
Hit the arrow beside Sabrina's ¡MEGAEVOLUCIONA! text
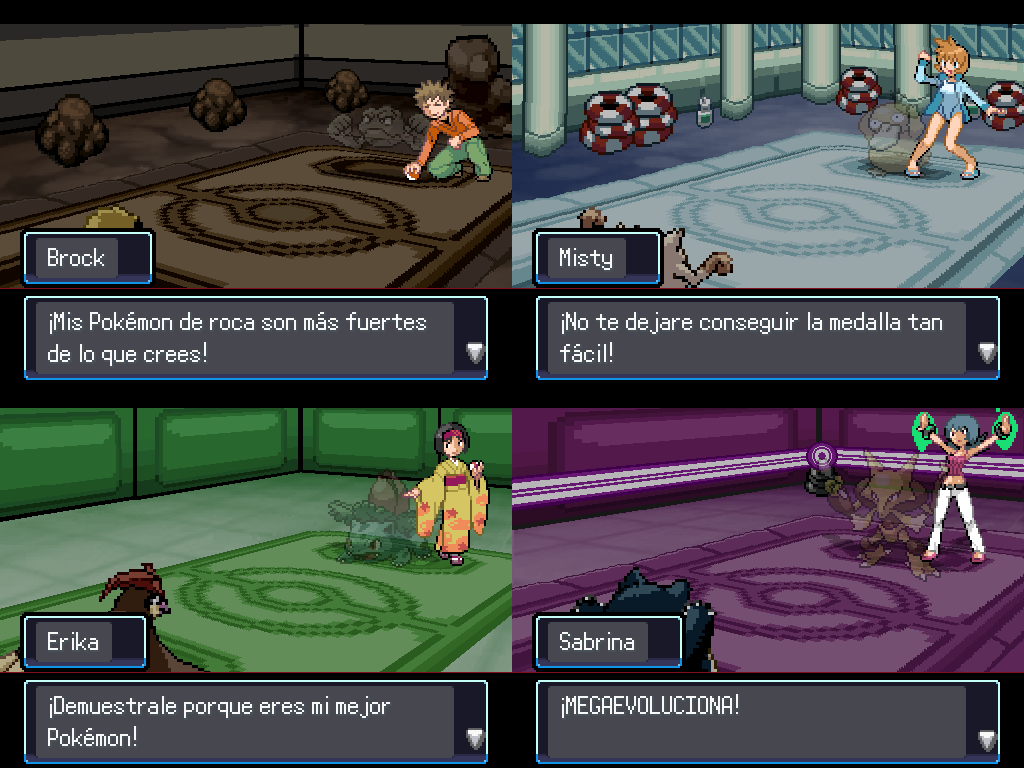(x=987, y=739)
